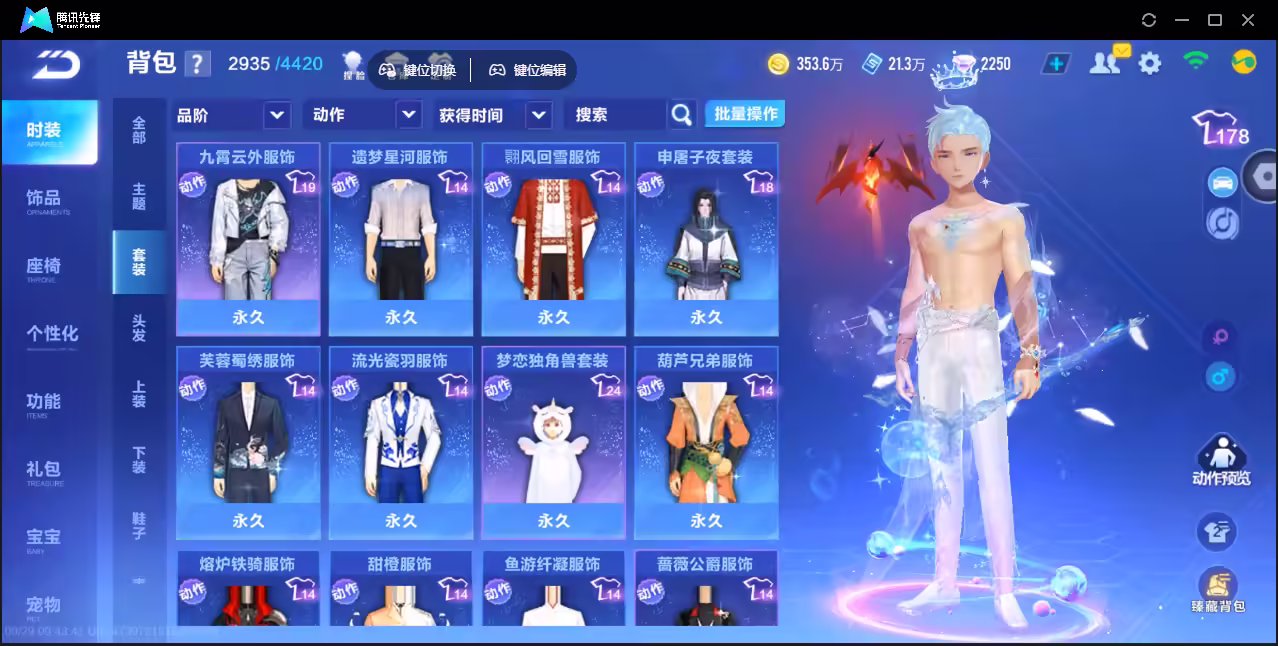Maximize the emulator window

(x=1215, y=20)
